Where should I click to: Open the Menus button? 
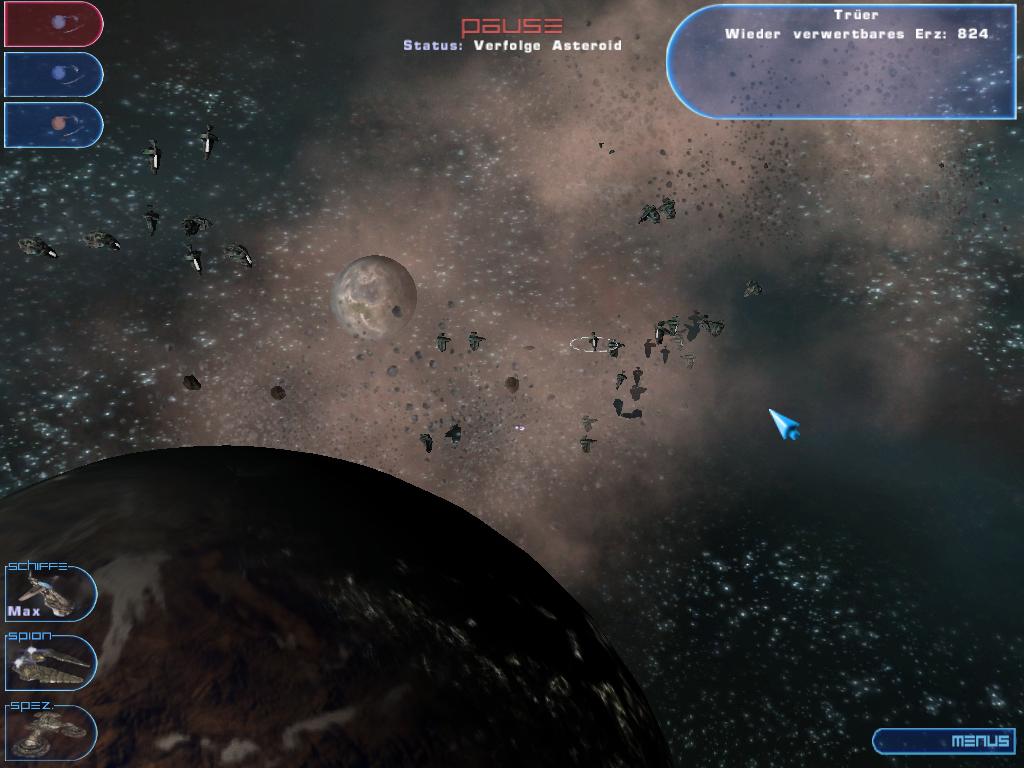point(946,741)
